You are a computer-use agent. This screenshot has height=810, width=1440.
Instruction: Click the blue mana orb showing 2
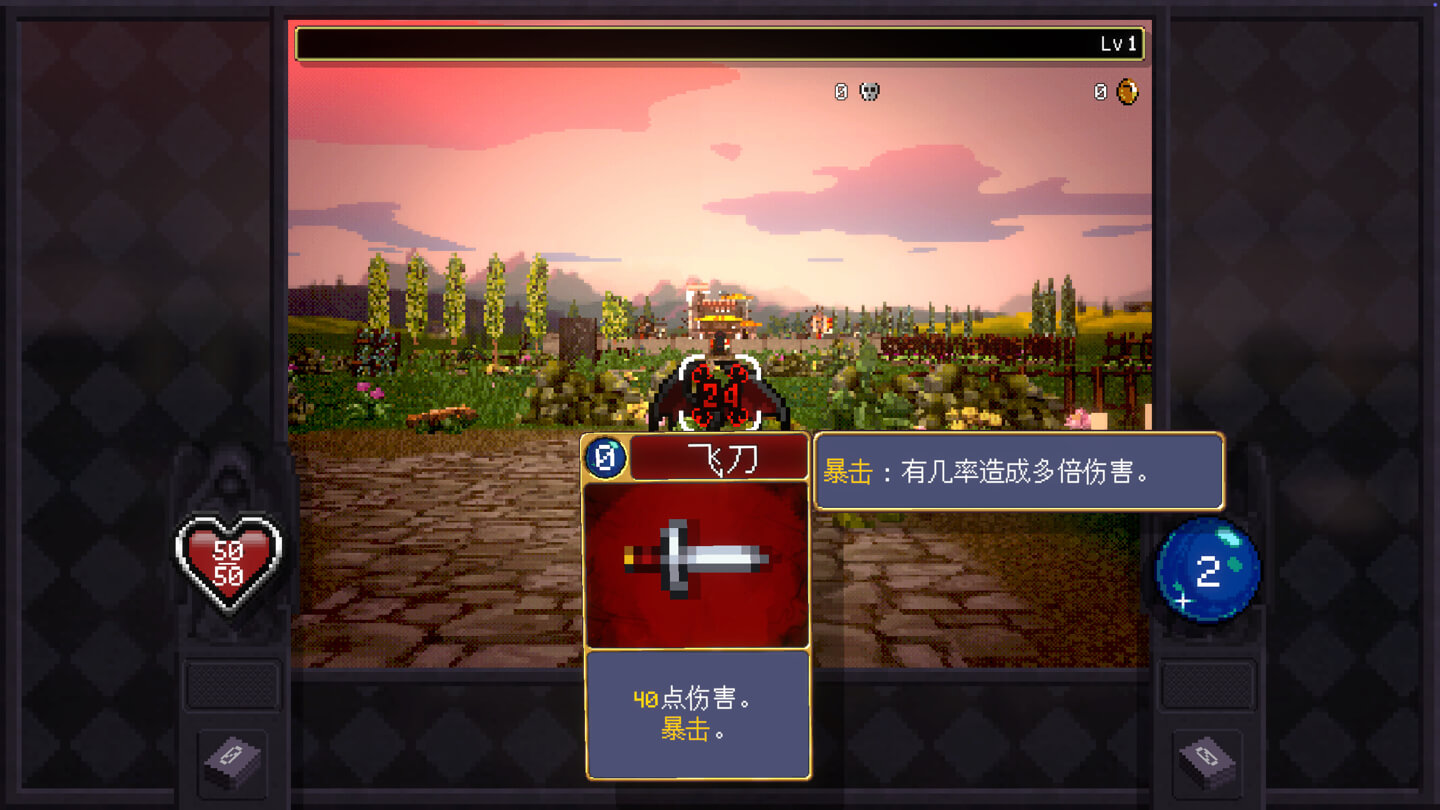coord(1207,570)
